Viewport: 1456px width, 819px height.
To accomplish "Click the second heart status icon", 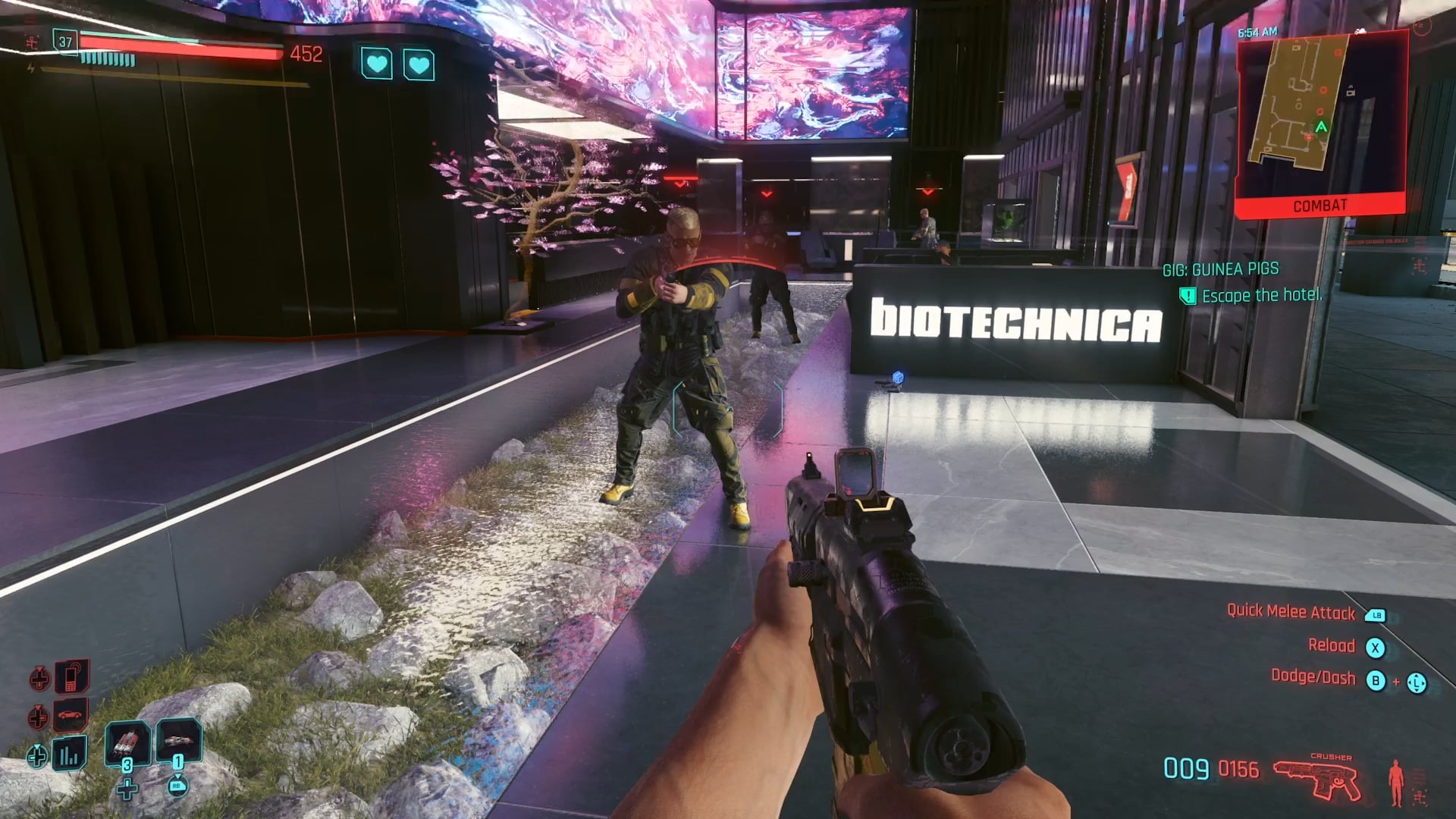I will pos(419,65).
